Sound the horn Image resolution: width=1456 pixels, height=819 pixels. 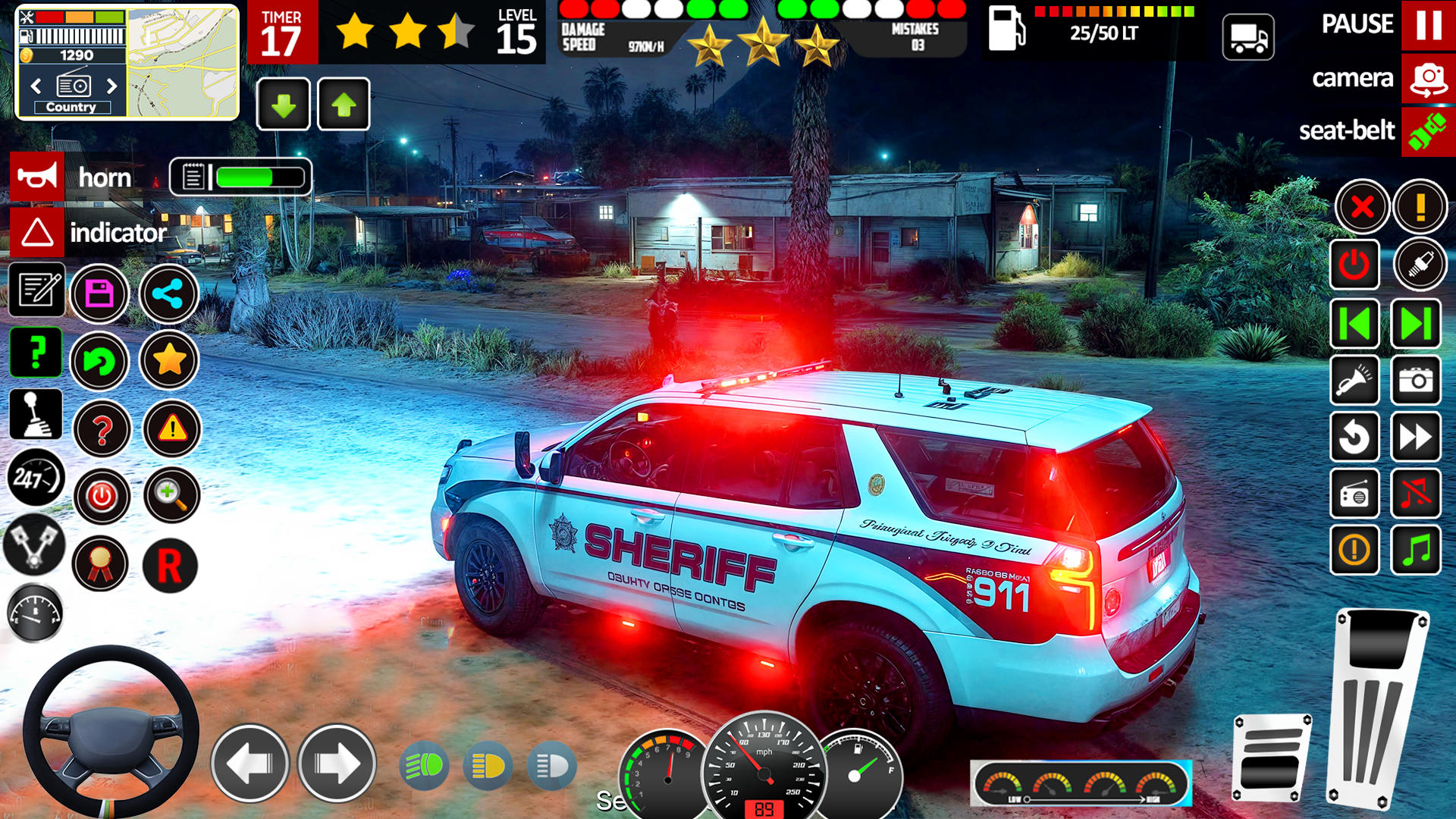point(37,177)
